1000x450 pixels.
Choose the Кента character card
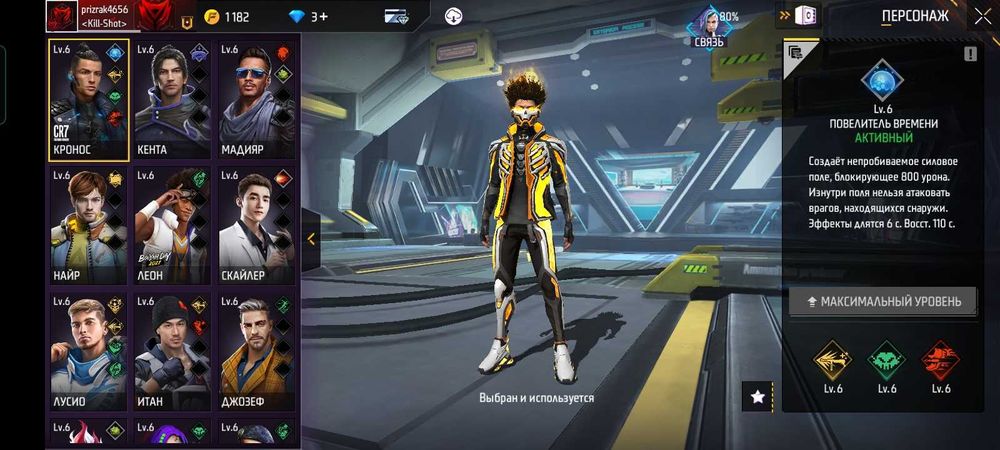click(173, 100)
